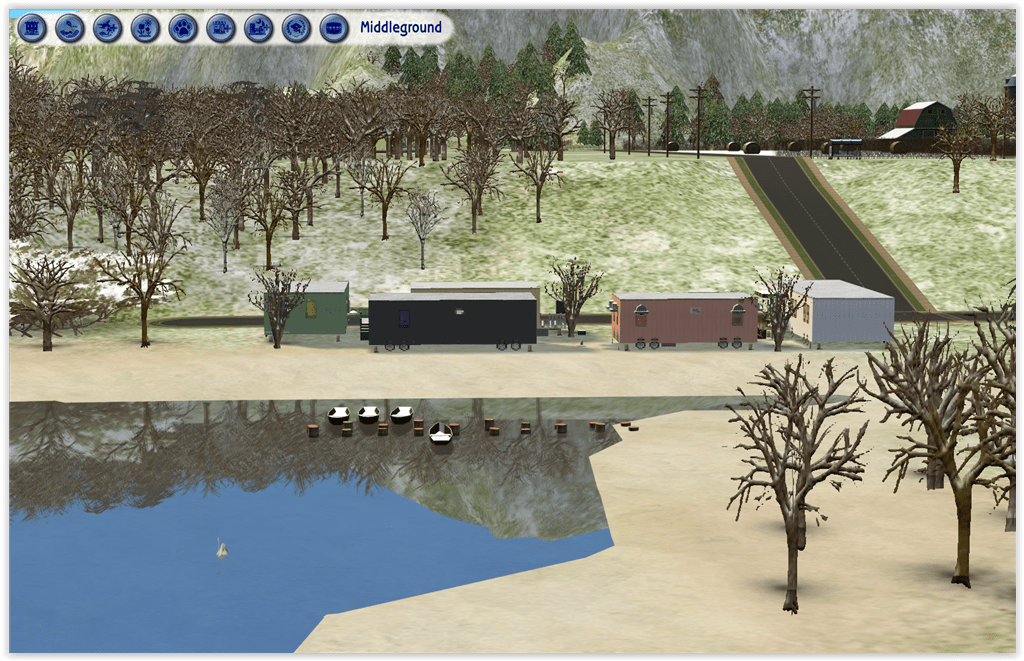The width and height of the screenshot is (1024, 661).
Task: Click the paw print pets icon
Action: click(x=182, y=28)
